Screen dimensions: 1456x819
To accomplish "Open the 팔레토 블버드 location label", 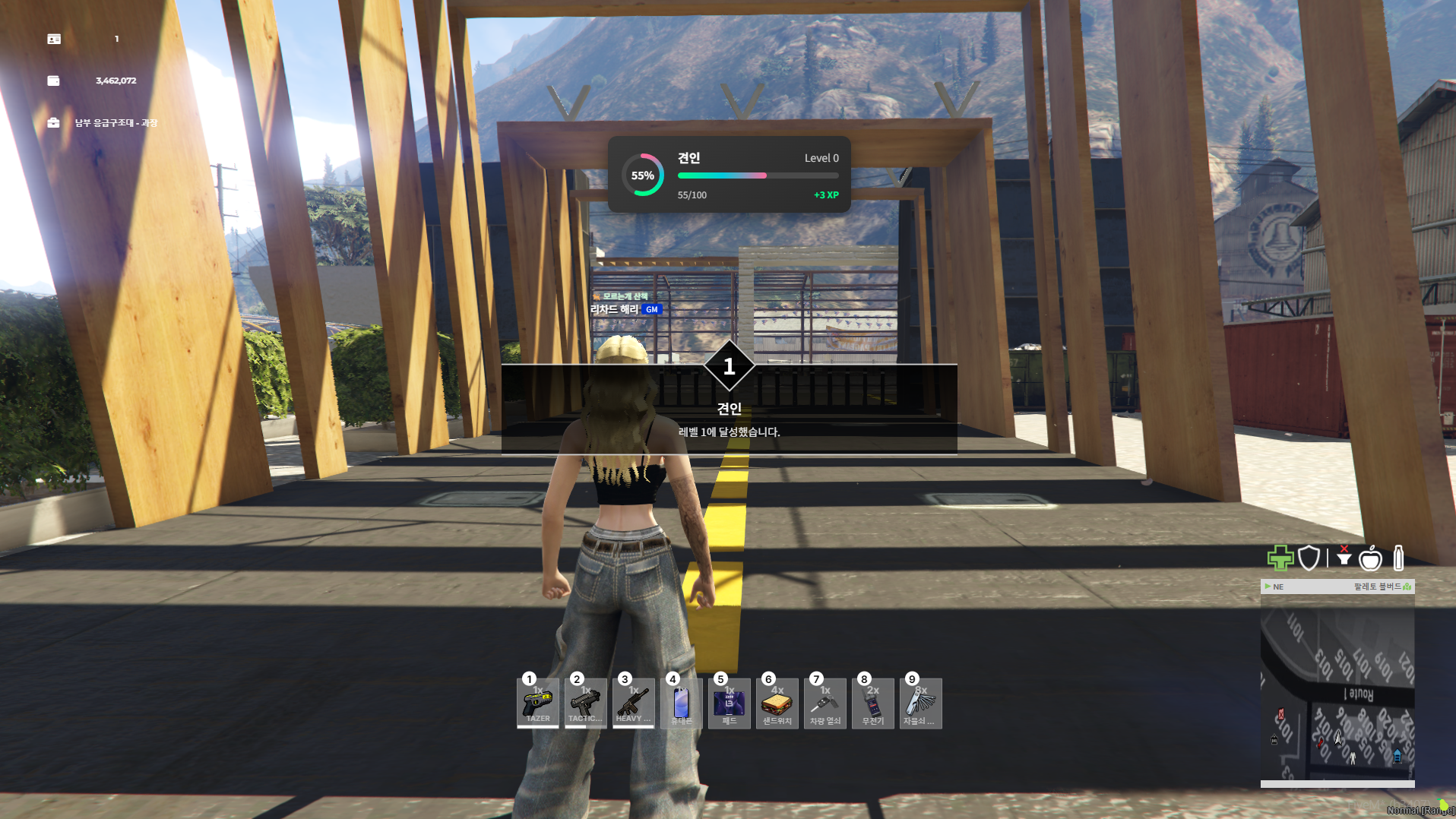I will coord(1372,587).
